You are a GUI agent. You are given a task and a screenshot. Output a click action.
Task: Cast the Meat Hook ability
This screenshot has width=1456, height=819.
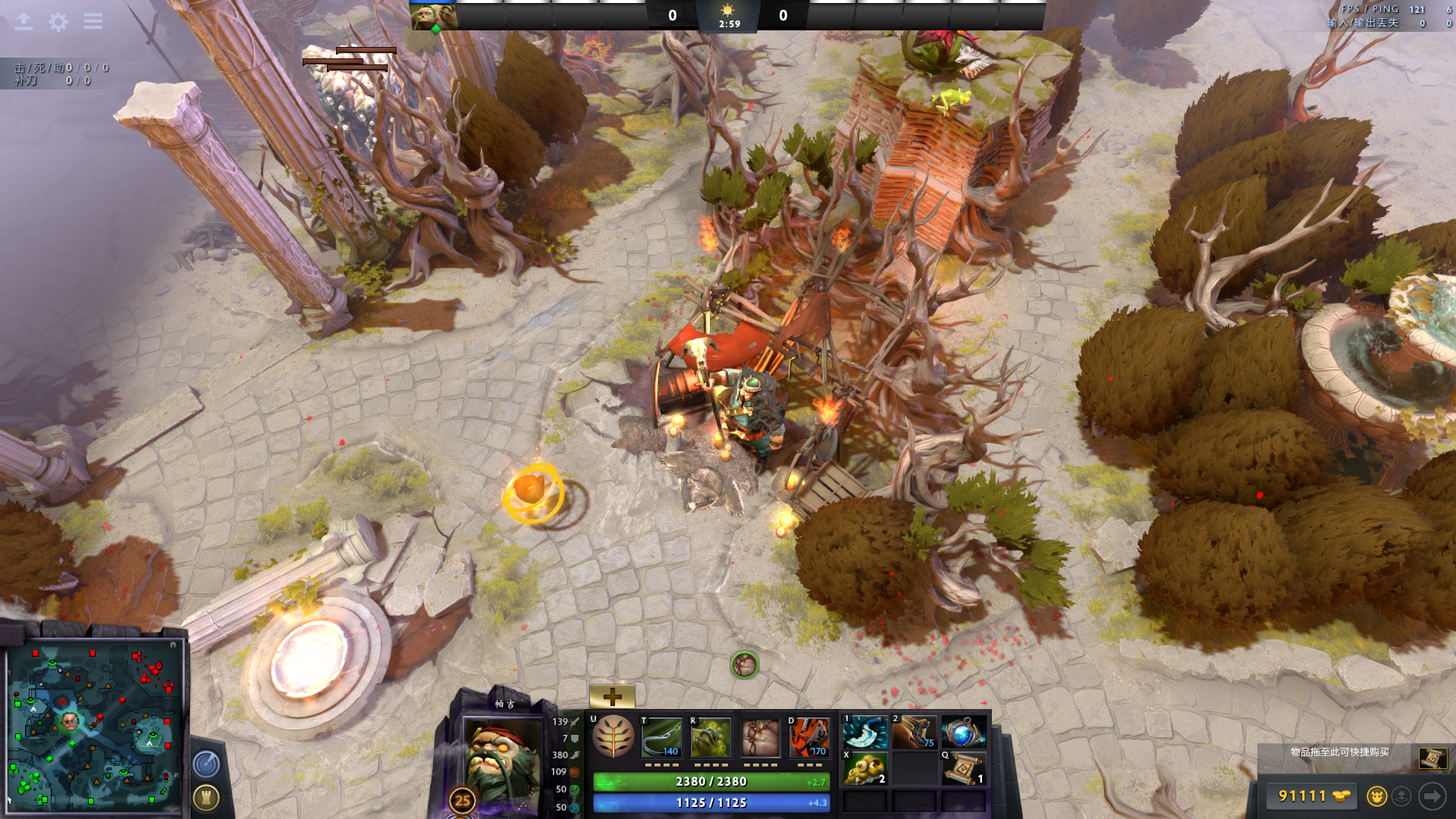(662, 738)
